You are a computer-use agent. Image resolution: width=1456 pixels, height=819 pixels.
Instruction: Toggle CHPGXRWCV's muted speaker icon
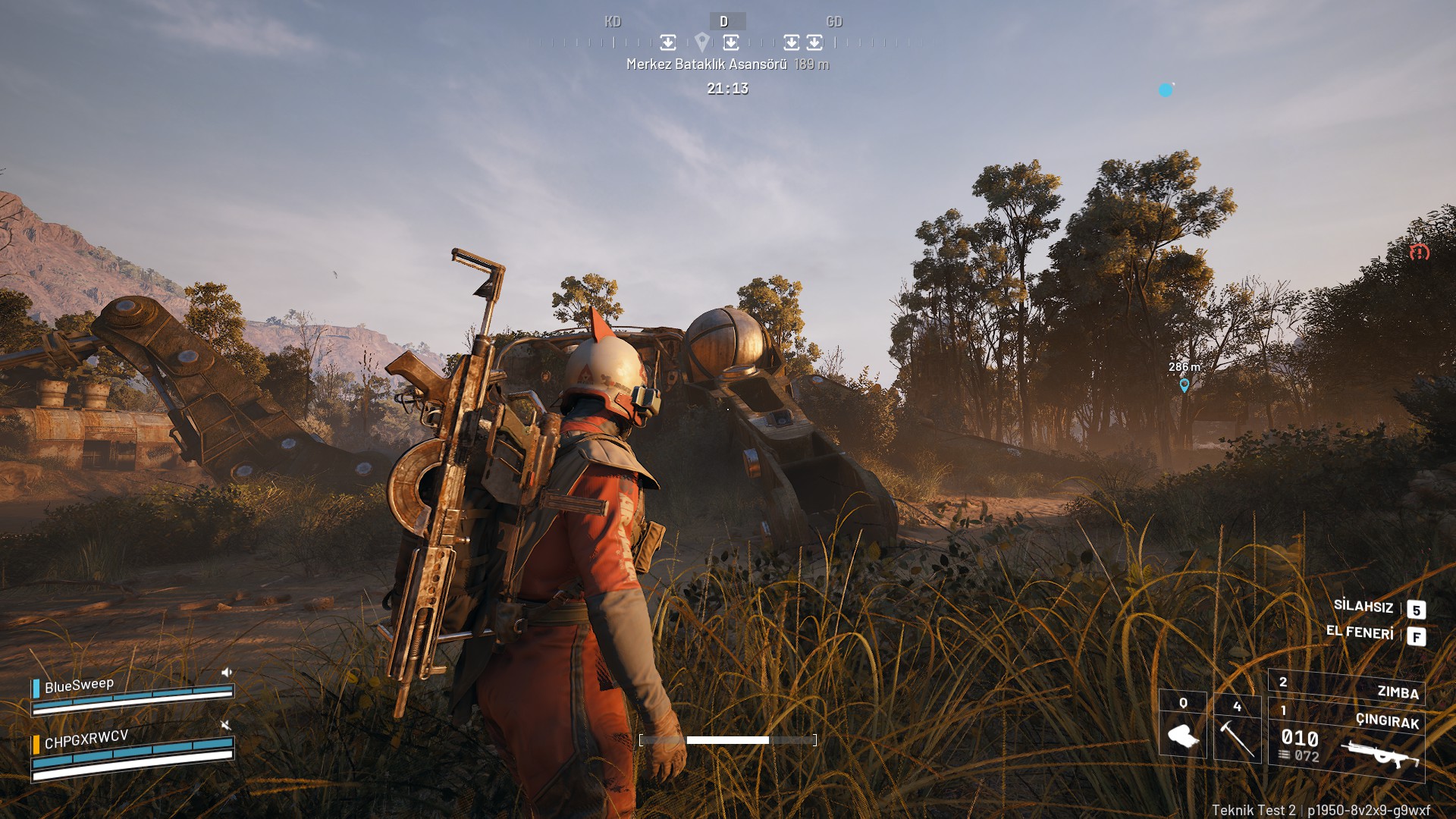225,725
